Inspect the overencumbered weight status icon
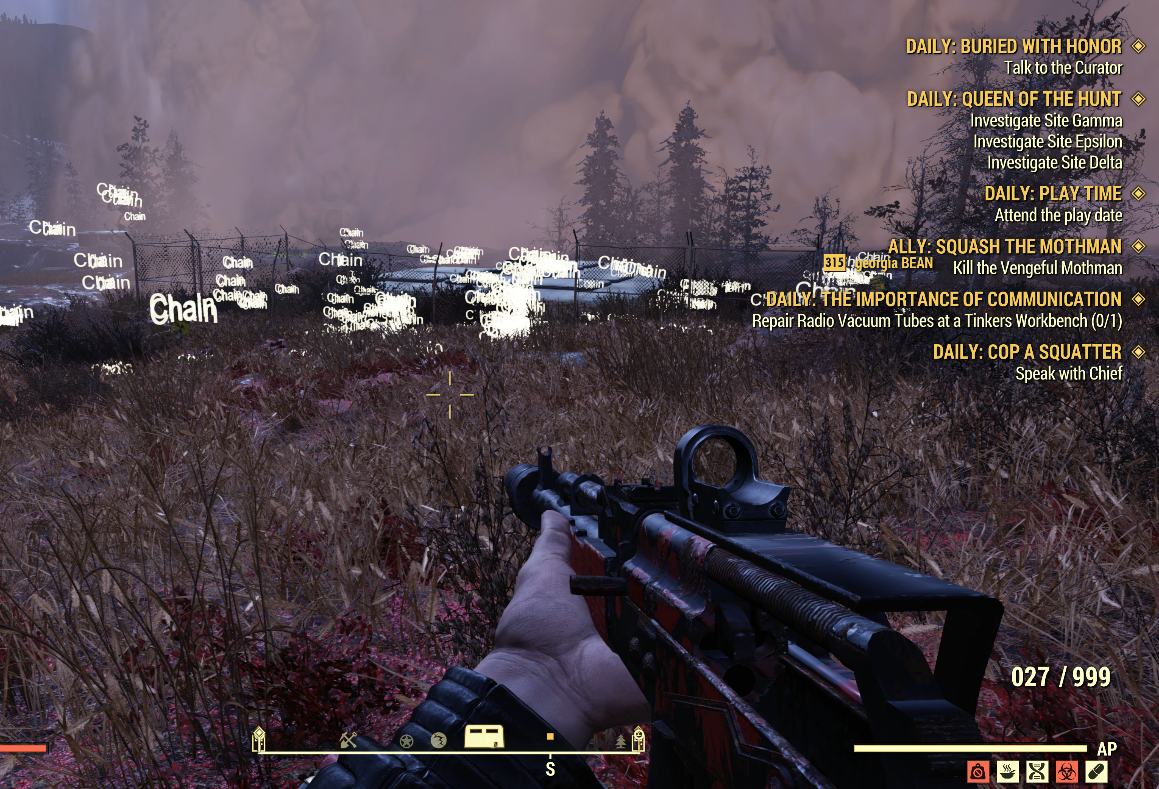Viewport: 1159px width, 789px height. coord(978,771)
